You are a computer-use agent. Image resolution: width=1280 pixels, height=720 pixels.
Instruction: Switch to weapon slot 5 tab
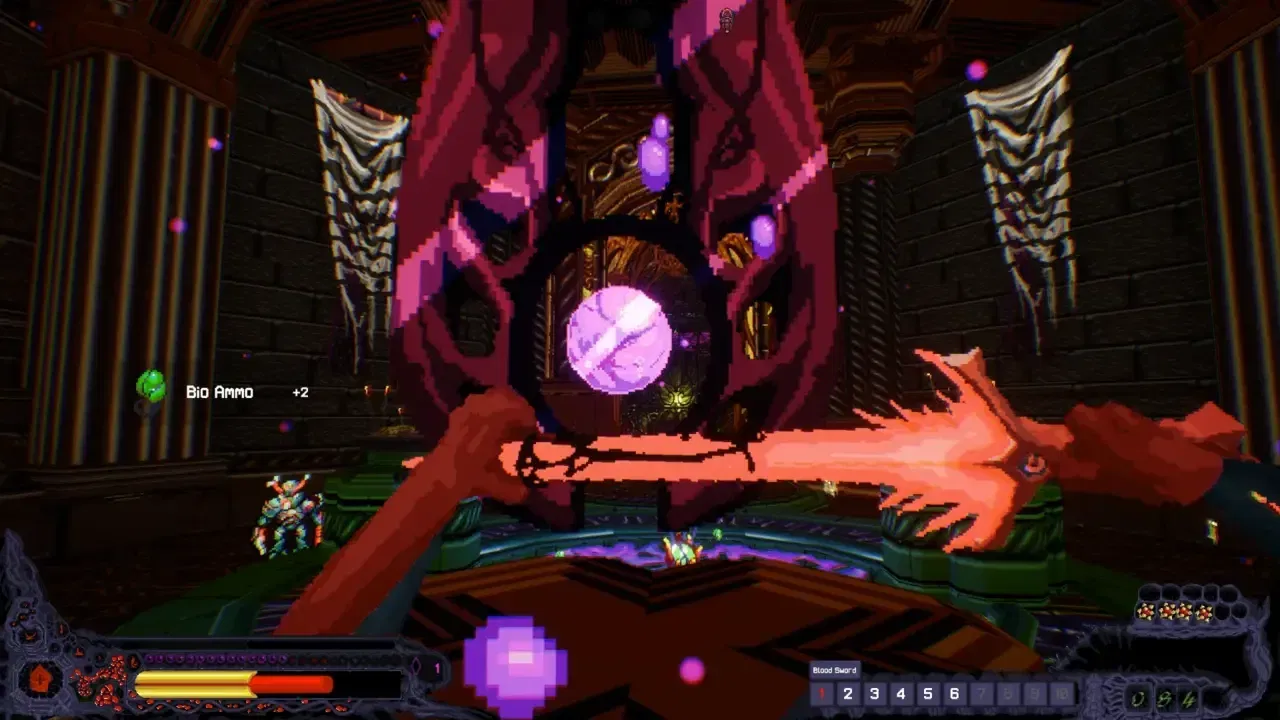click(927, 693)
